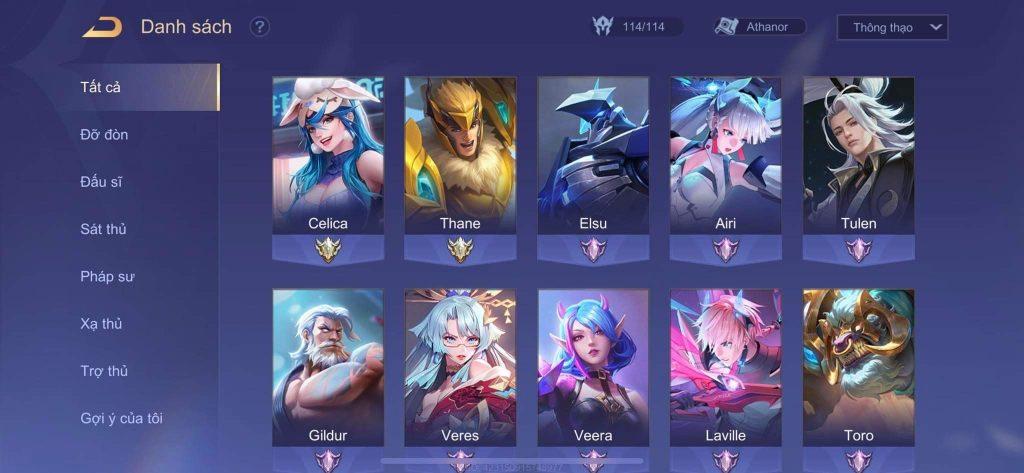Choose the Veres hero card
1024x473 pixels.
(460, 368)
